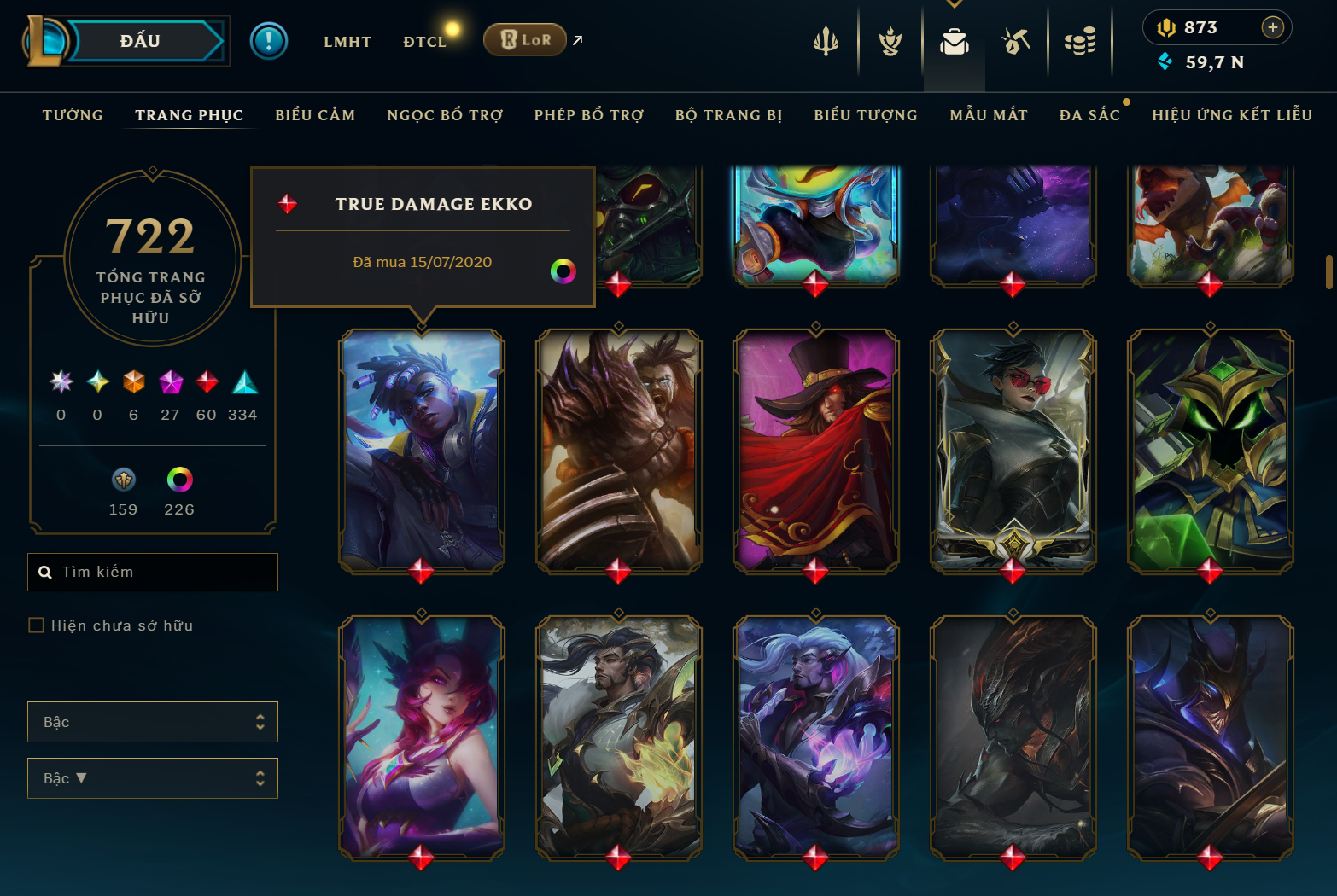
Task: Choose the green-eyed Veigar skin card
Action: click(x=1210, y=451)
